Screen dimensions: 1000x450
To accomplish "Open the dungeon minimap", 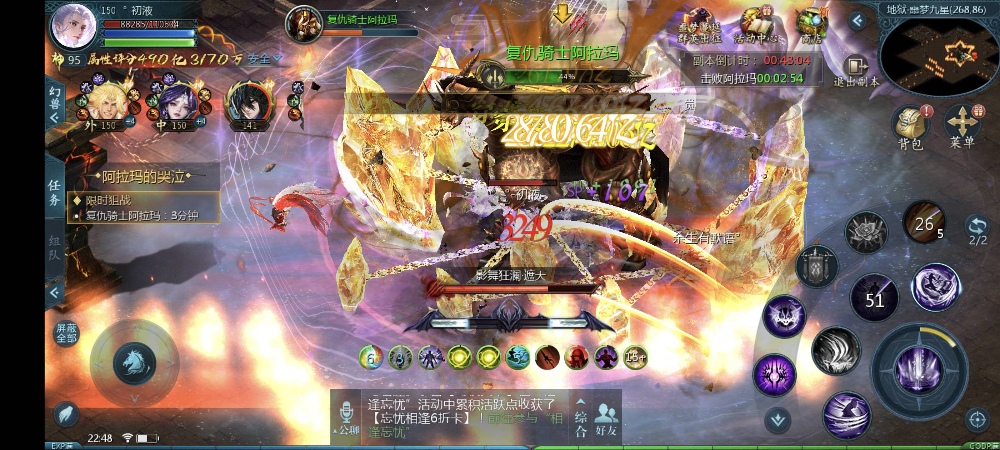I will tap(939, 54).
